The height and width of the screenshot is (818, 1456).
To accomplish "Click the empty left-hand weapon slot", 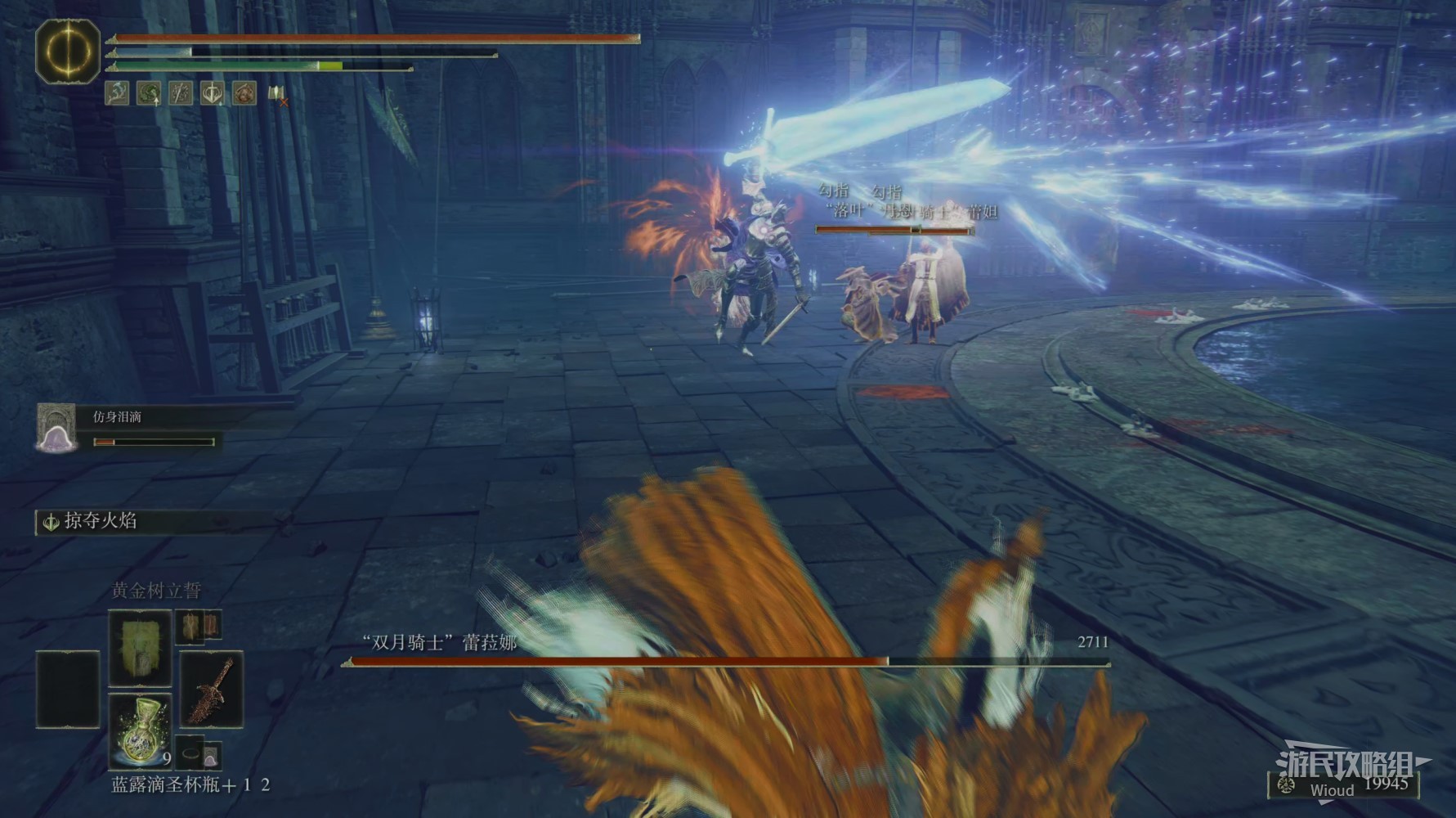I will click(68, 689).
